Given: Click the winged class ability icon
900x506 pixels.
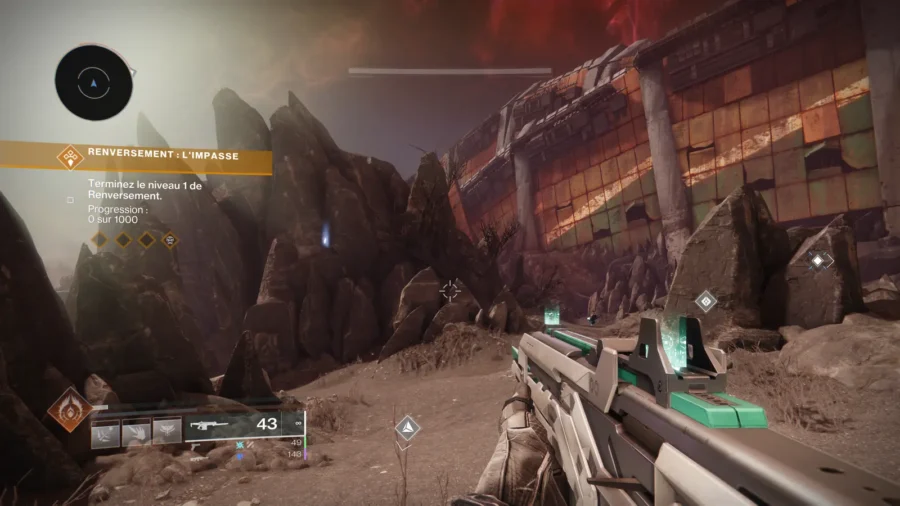Looking at the screenshot, I should [167, 431].
